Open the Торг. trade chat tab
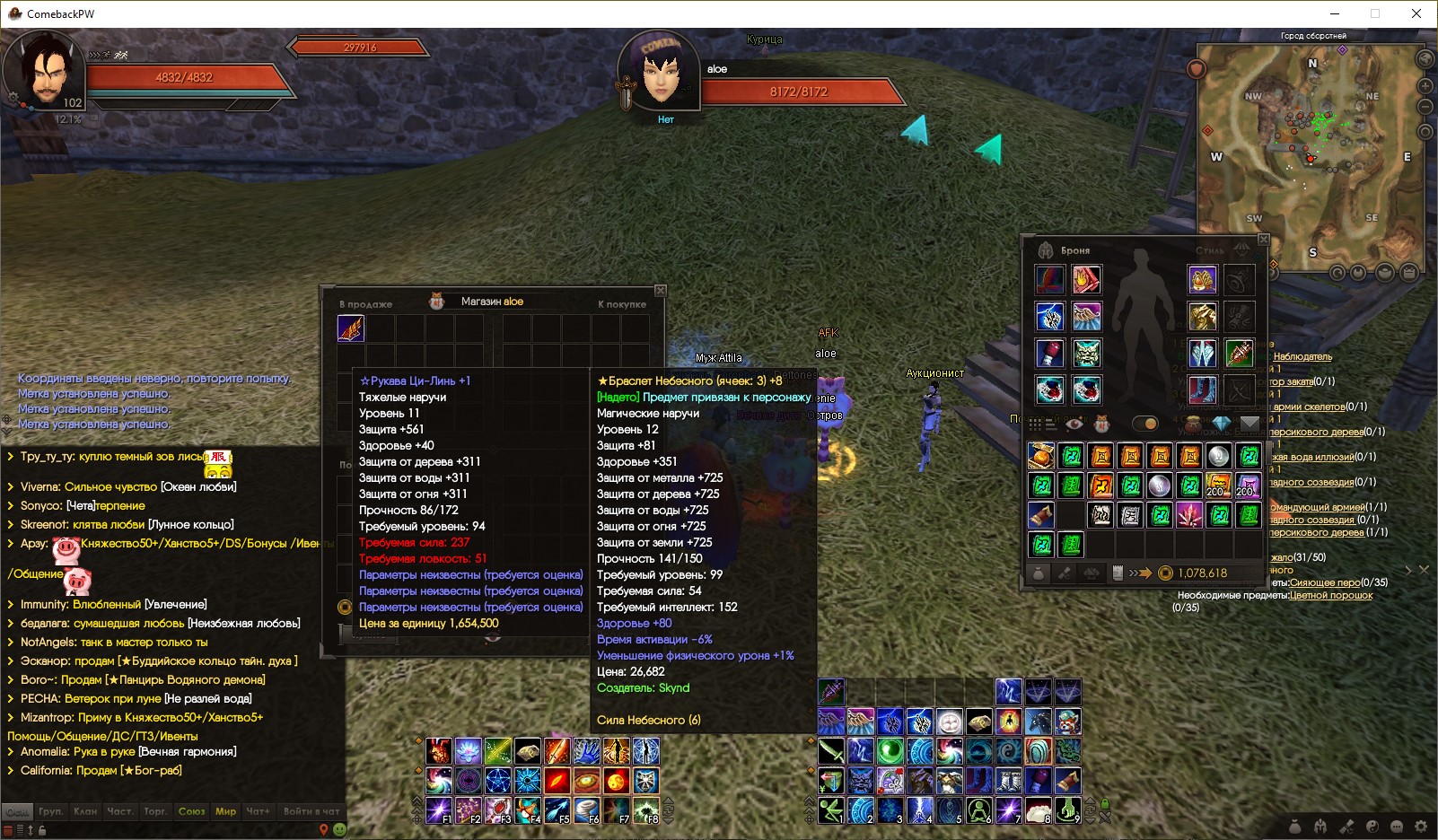 pos(155,811)
